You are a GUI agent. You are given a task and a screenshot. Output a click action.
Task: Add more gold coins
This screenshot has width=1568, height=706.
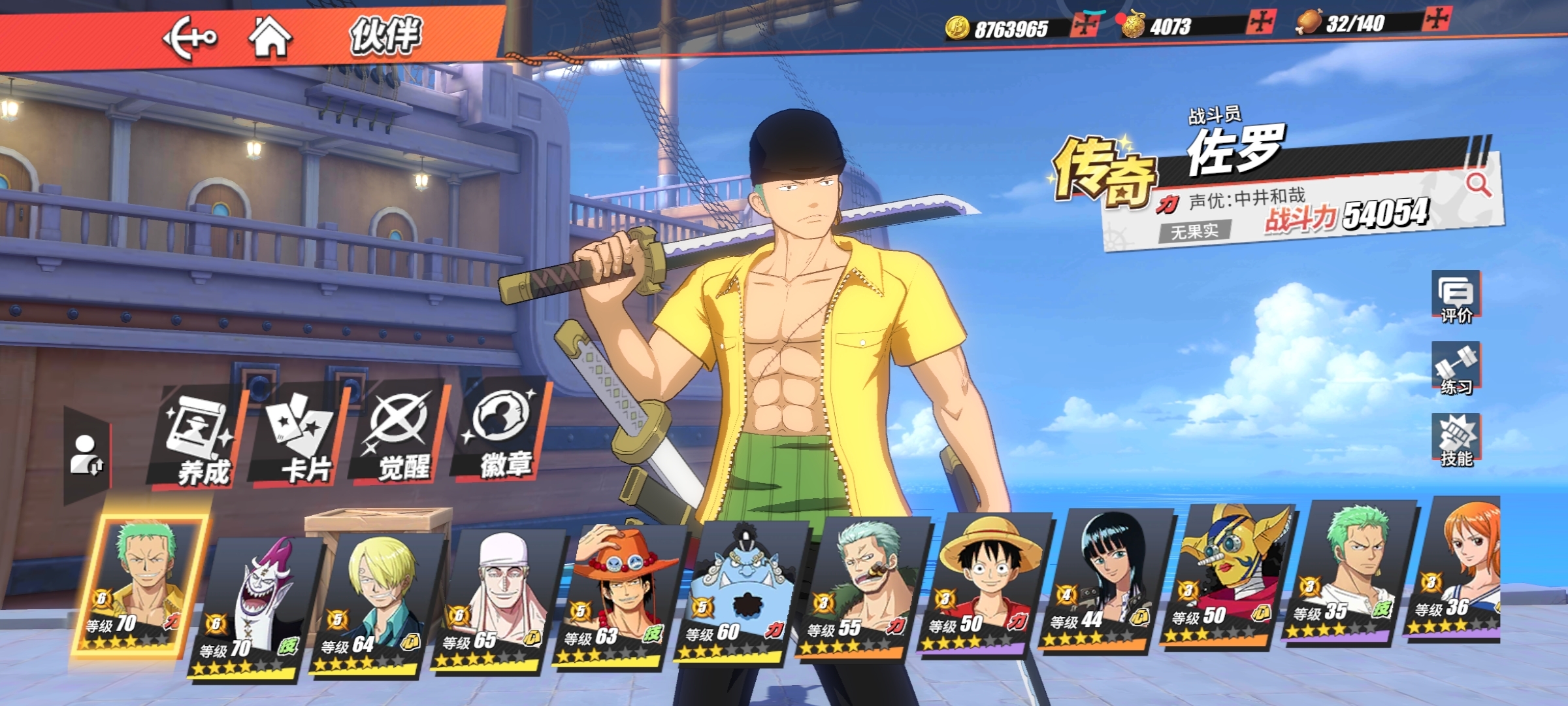[1085, 25]
